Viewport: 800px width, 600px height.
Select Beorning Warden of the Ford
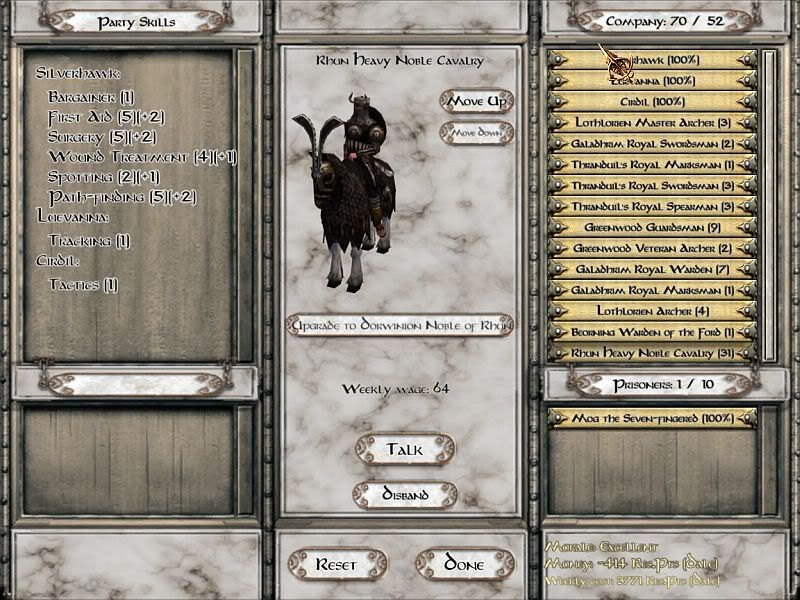coord(651,332)
